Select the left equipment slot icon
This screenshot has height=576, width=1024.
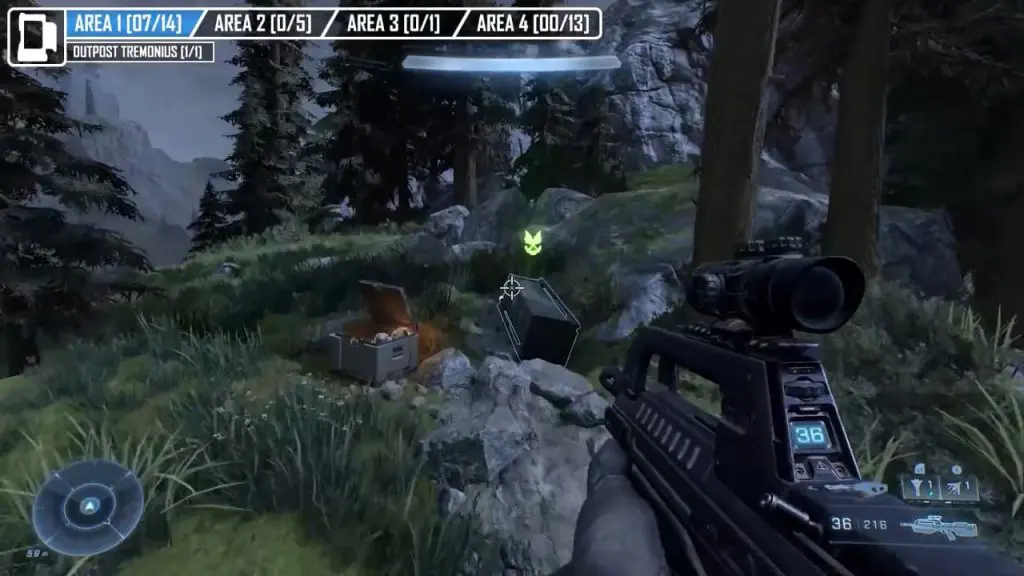(x=920, y=487)
